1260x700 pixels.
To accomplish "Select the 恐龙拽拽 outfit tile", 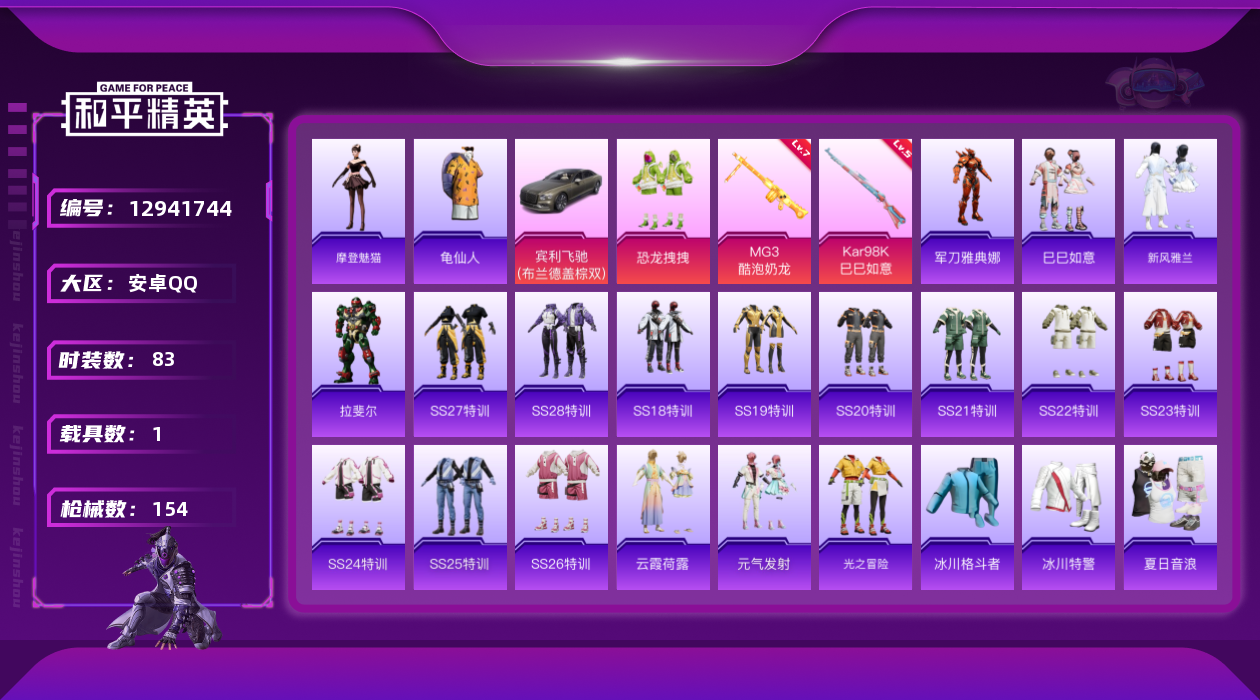I will coord(663,210).
